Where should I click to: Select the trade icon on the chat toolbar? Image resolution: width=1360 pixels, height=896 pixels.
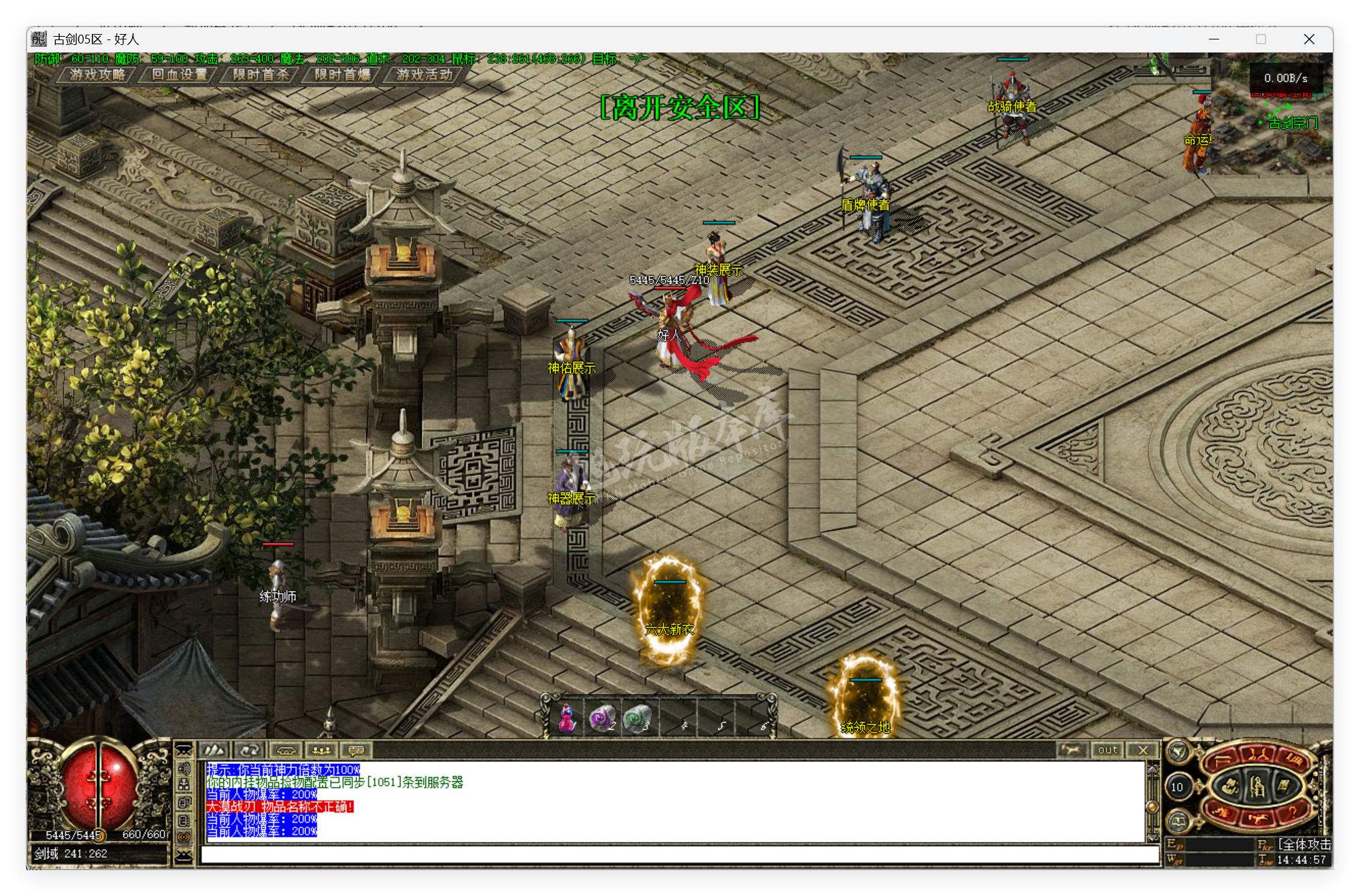click(287, 751)
